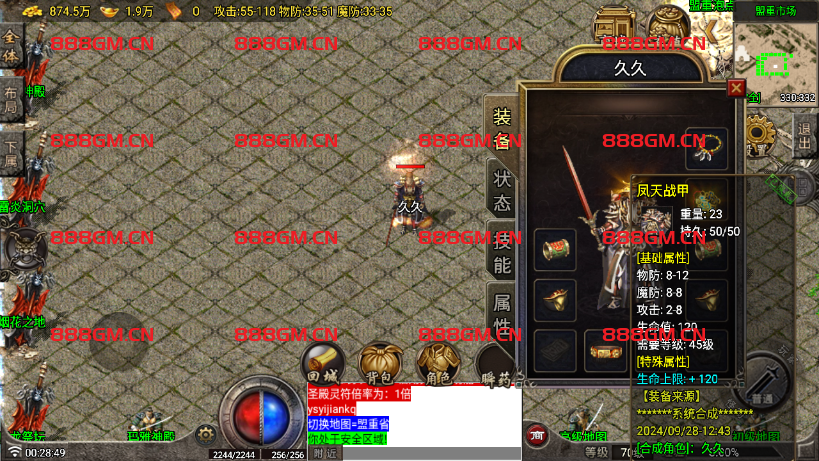Open the red 商 shop button
This screenshot has height=461, width=819.
[538, 434]
